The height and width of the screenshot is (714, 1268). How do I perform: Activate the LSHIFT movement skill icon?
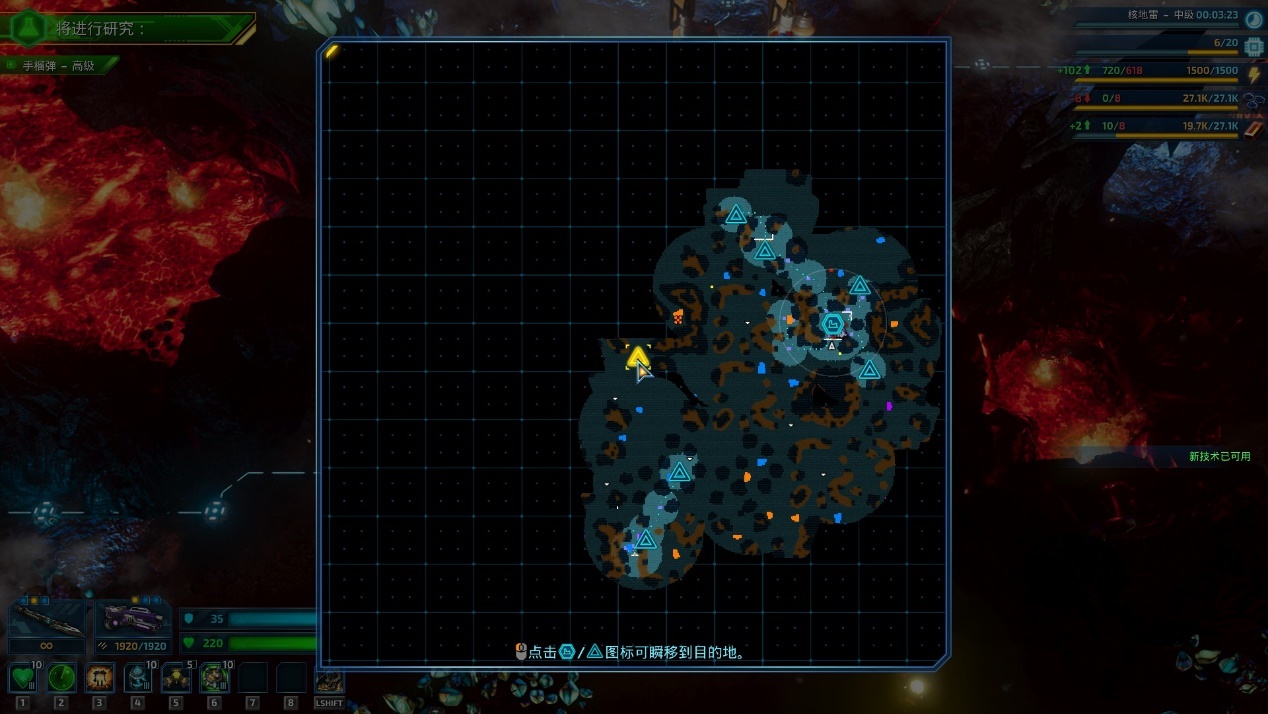[x=329, y=683]
